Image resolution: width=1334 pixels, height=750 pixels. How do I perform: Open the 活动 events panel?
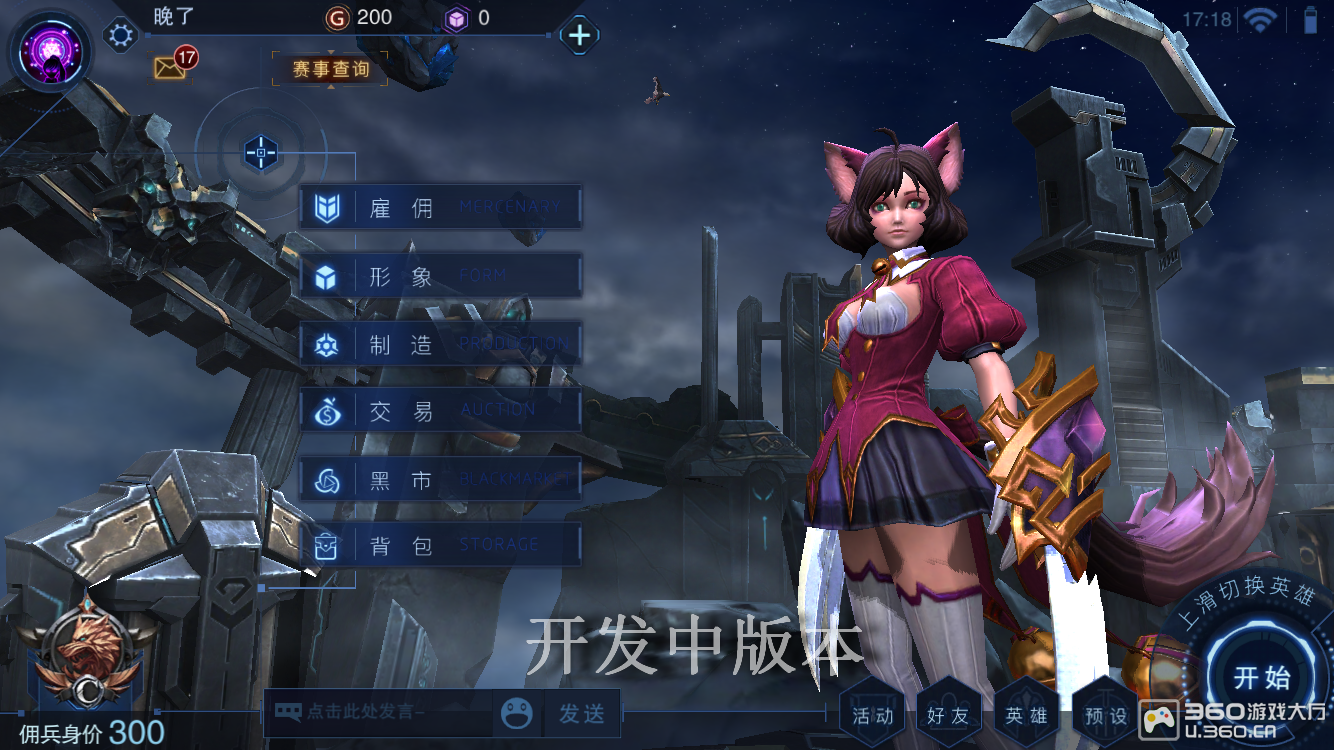[872, 715]
